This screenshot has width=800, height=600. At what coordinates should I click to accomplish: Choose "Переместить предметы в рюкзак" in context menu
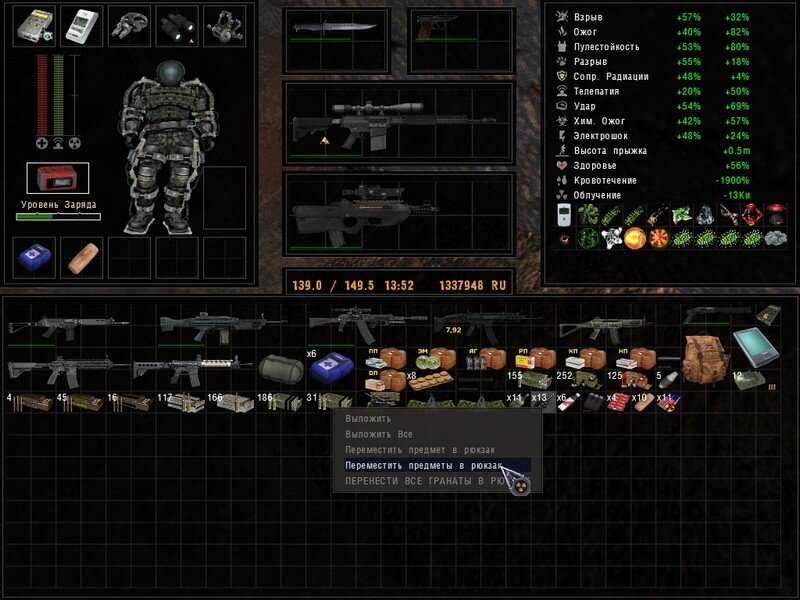click(418, 466)
